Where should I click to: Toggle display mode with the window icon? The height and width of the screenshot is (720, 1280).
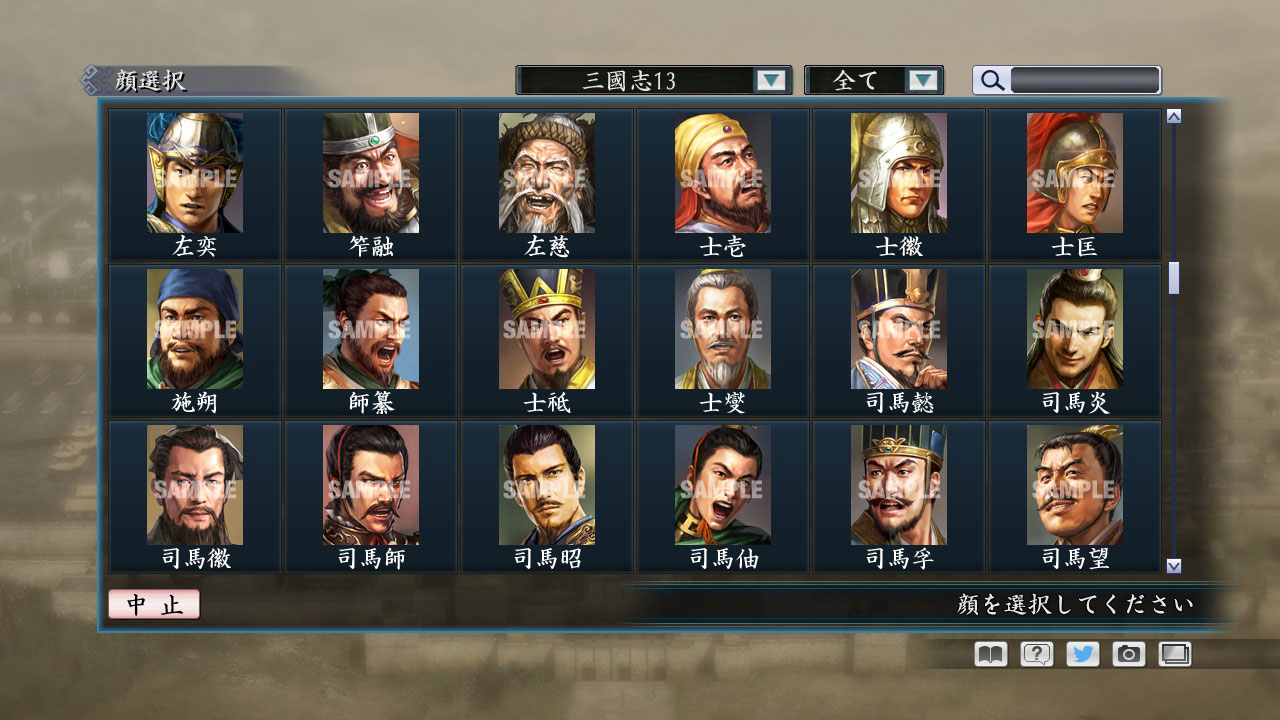pos(1172,654)
